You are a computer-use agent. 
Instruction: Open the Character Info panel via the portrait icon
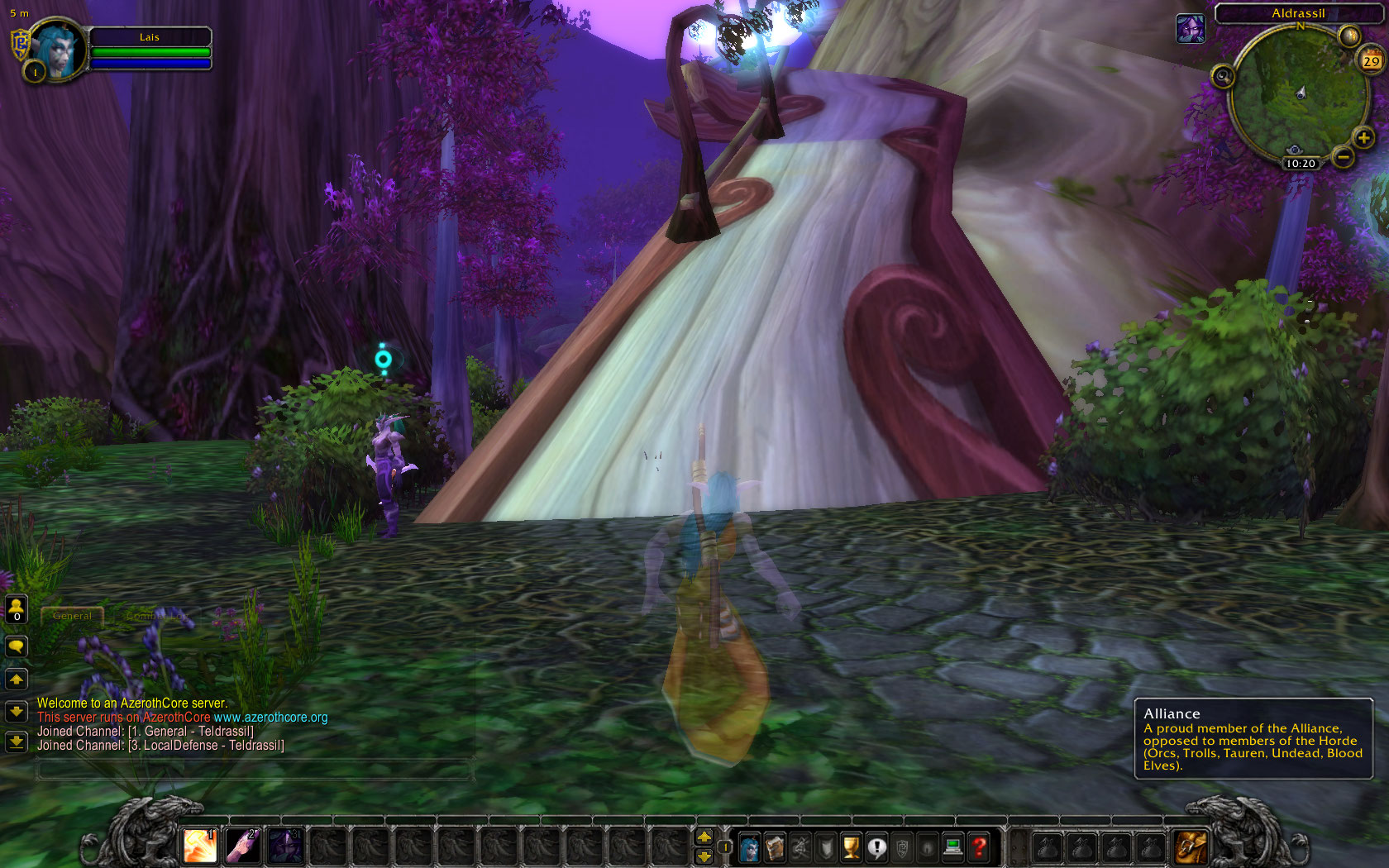(x=749, y=846)
